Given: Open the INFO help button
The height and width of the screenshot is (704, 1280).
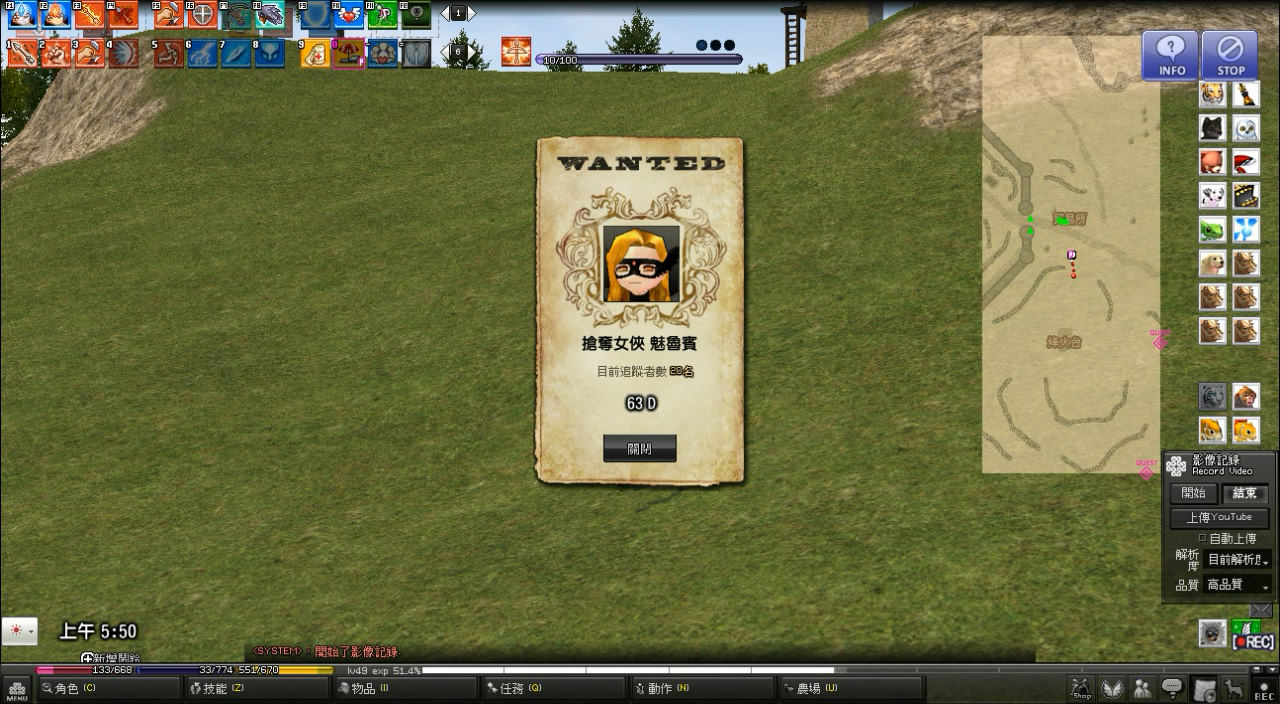Looking at the screenshot, I should coord(1171,55).
